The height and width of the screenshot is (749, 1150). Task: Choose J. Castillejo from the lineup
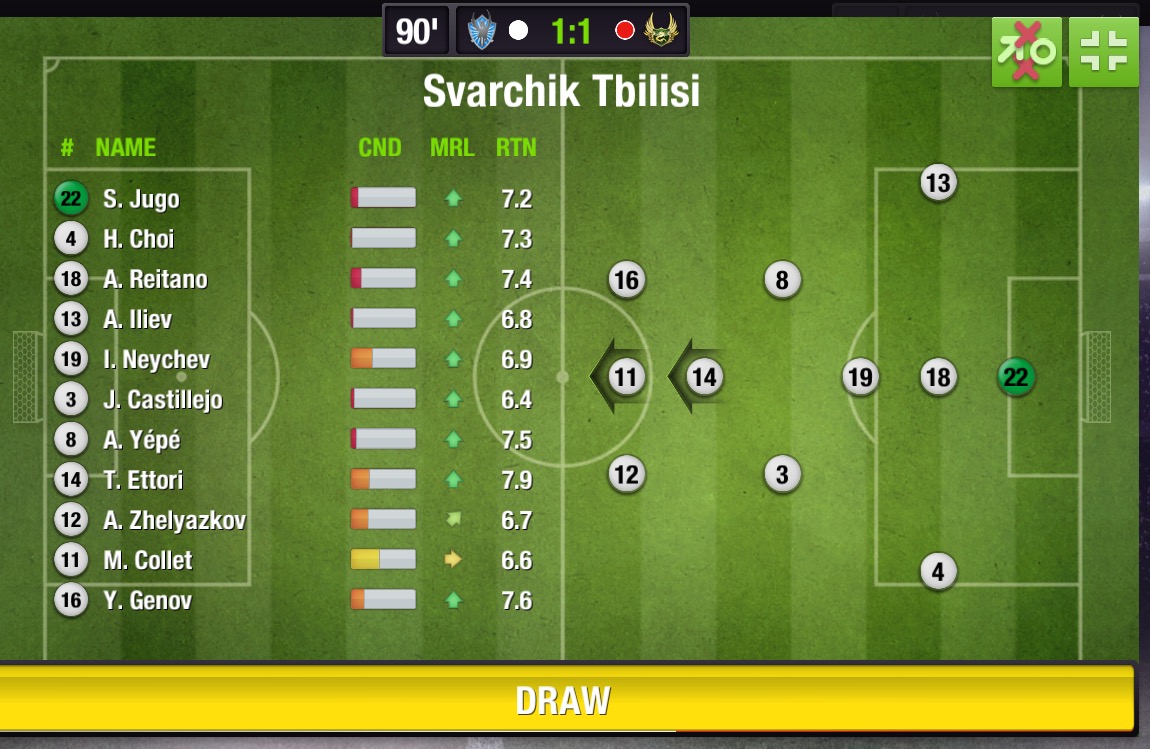point(162,400)
